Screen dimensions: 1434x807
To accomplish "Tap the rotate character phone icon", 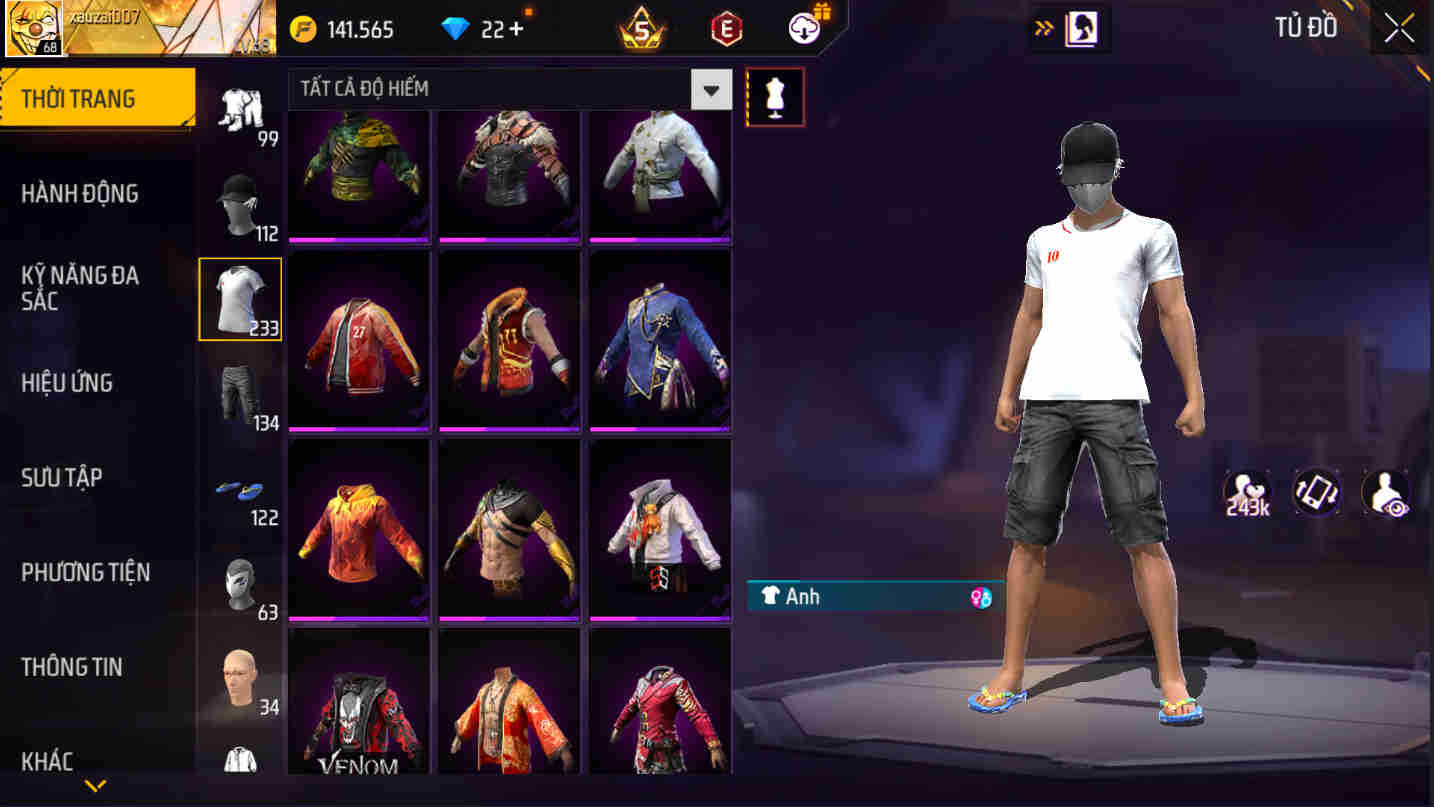I will tap(1316, 491).
